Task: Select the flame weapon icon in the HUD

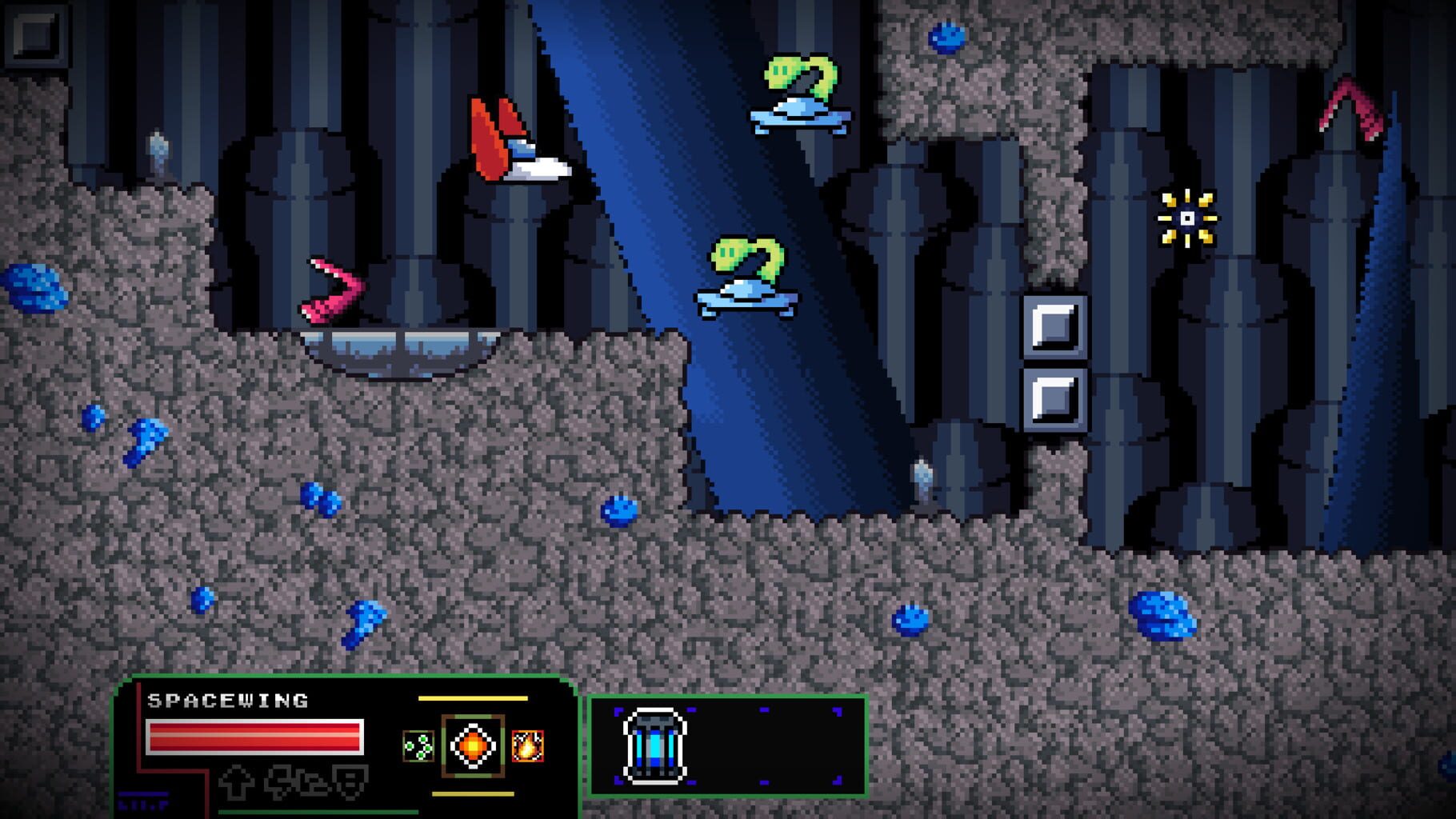Action: click(x=526, y=745)
